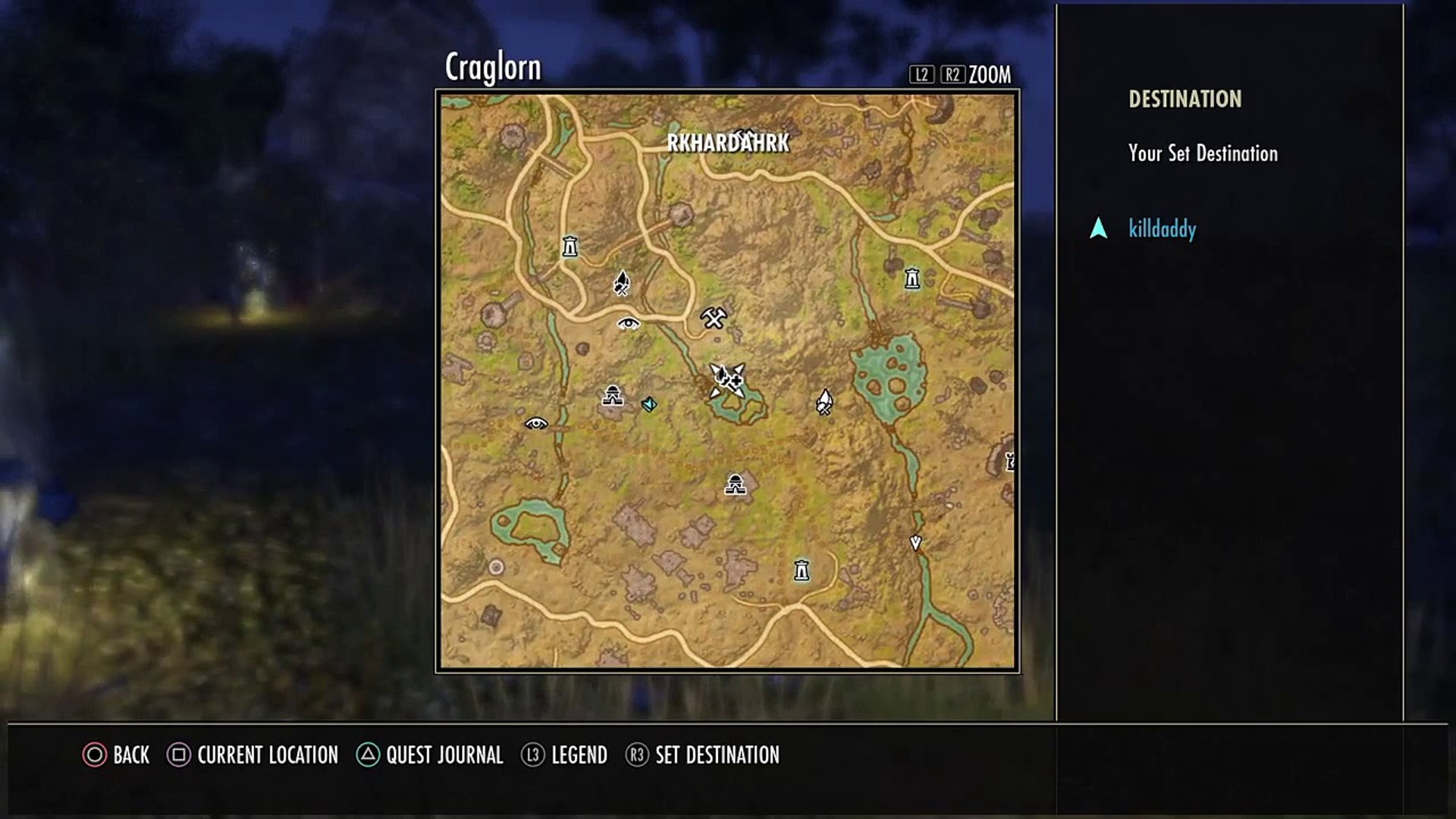Choose killdaddy in the destination list
The width and height of the screenshot is (1456, 819).
click(1162, 229)
